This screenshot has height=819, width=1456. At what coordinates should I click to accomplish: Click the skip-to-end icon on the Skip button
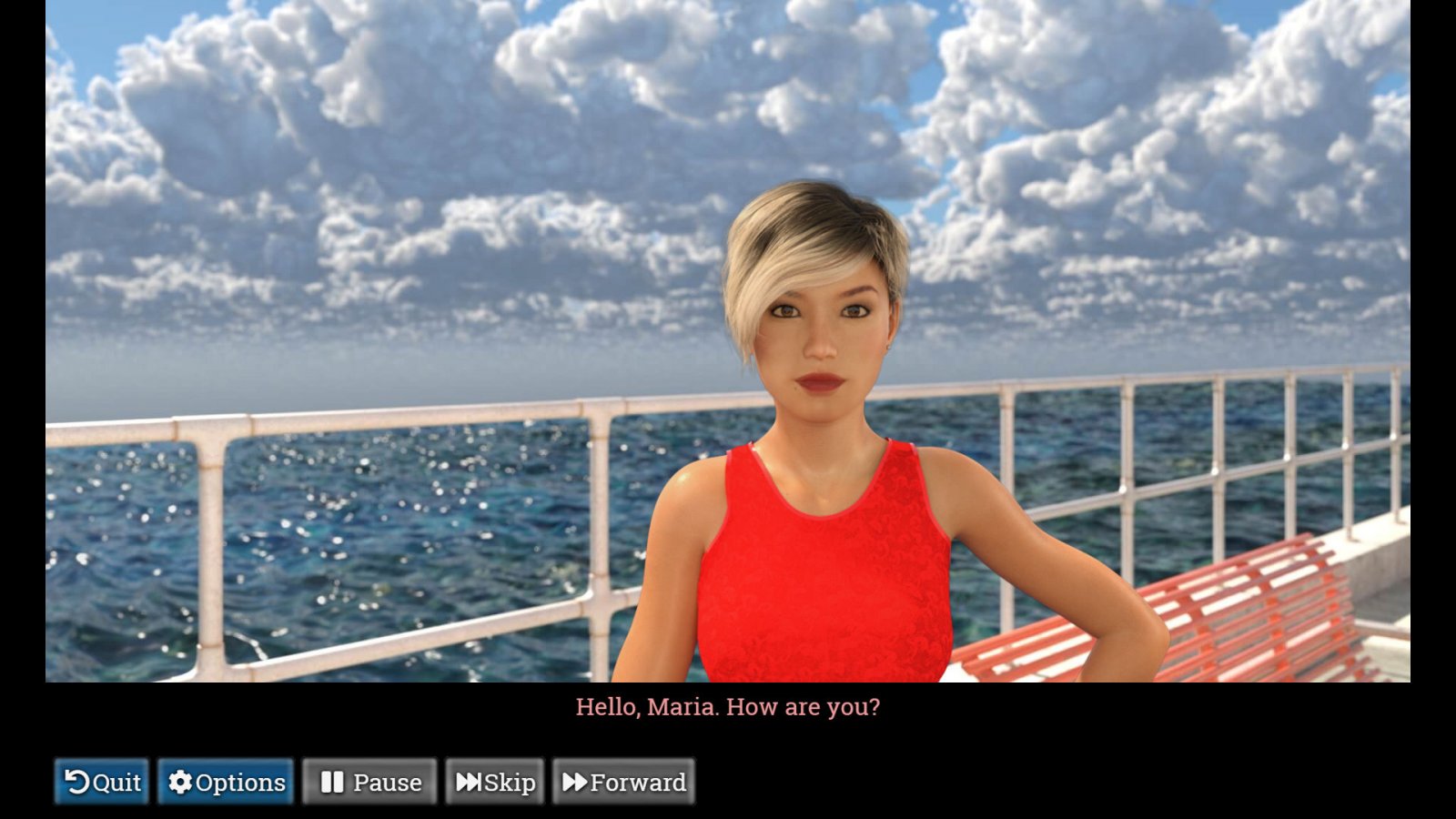[470, 782]
